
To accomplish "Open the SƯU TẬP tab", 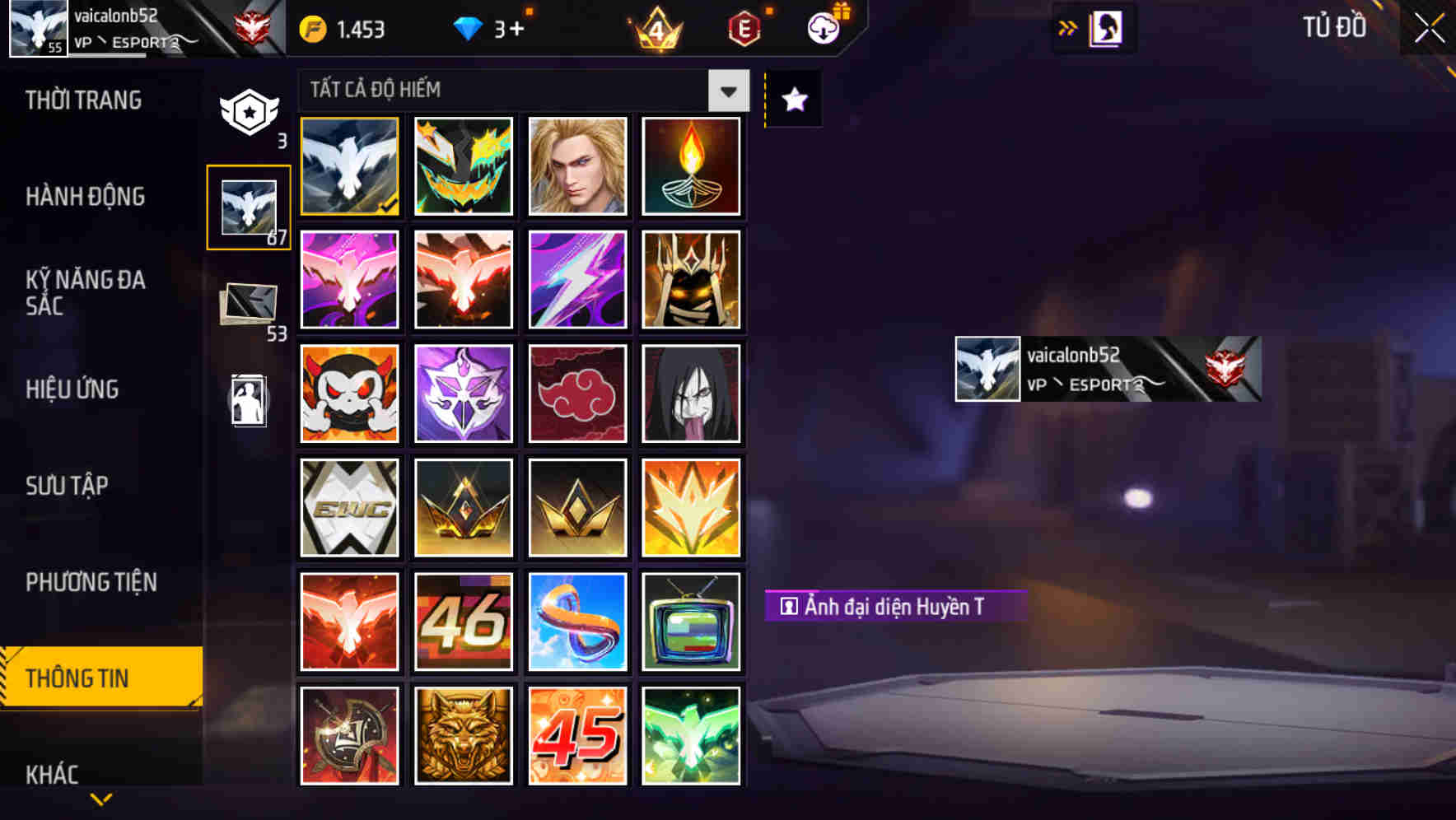I will click(x=68, y=486).
